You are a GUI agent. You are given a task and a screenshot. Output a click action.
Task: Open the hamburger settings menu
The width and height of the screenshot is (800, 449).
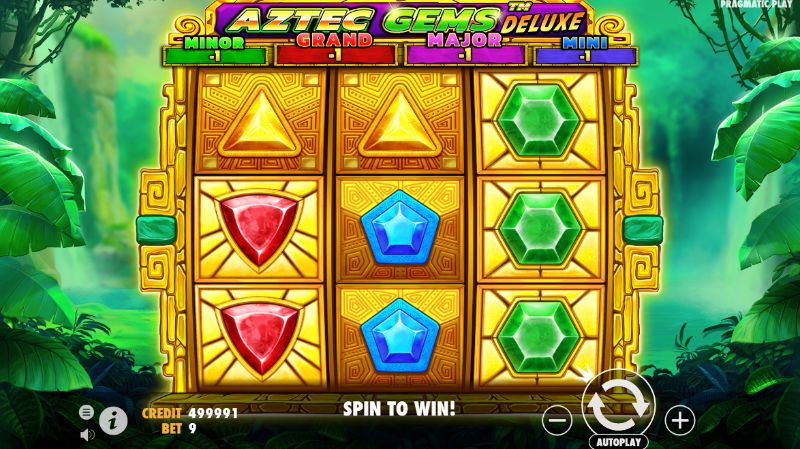pos(87,412)
